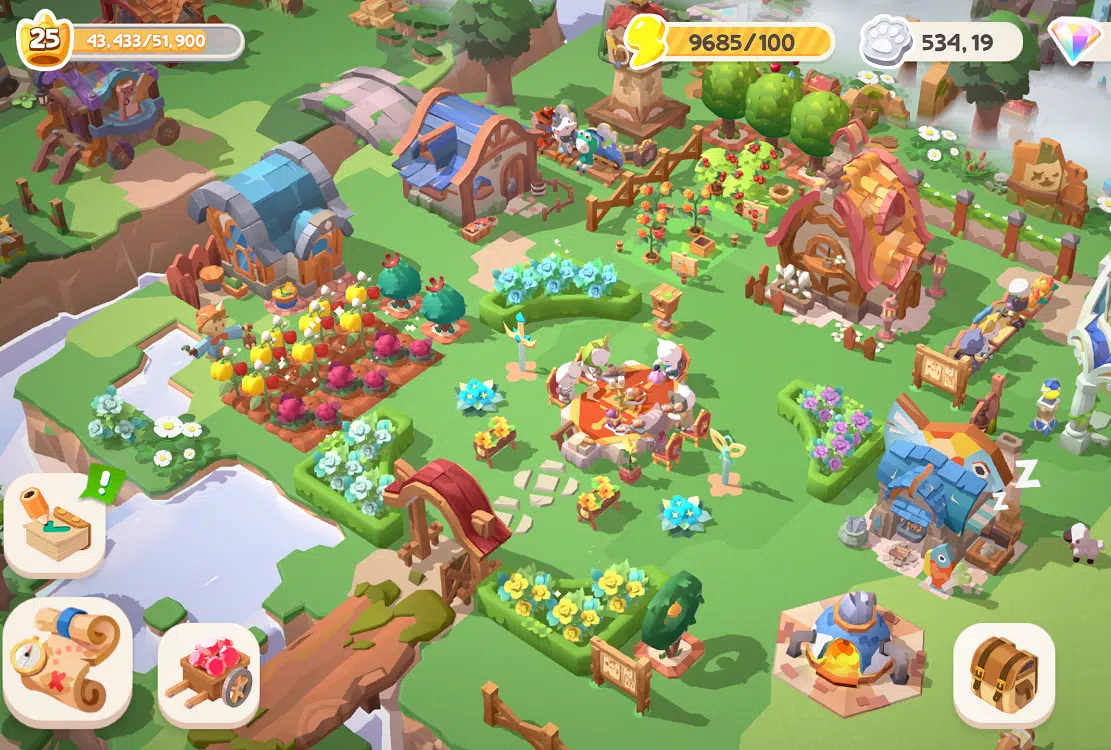Viewport: 1111px width, 750px height.
Task: Tap the rainbow diamond currency icon
Action: 1076,42
